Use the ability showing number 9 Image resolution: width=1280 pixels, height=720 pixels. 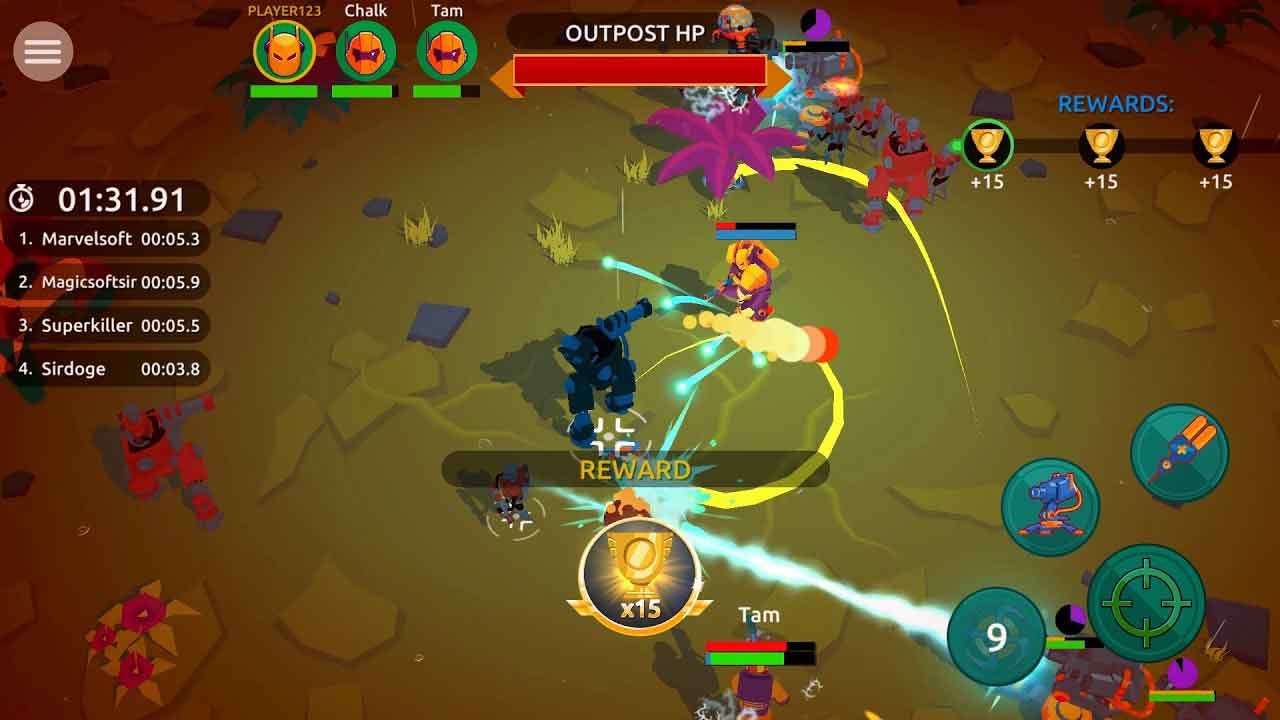coord(996,637)
